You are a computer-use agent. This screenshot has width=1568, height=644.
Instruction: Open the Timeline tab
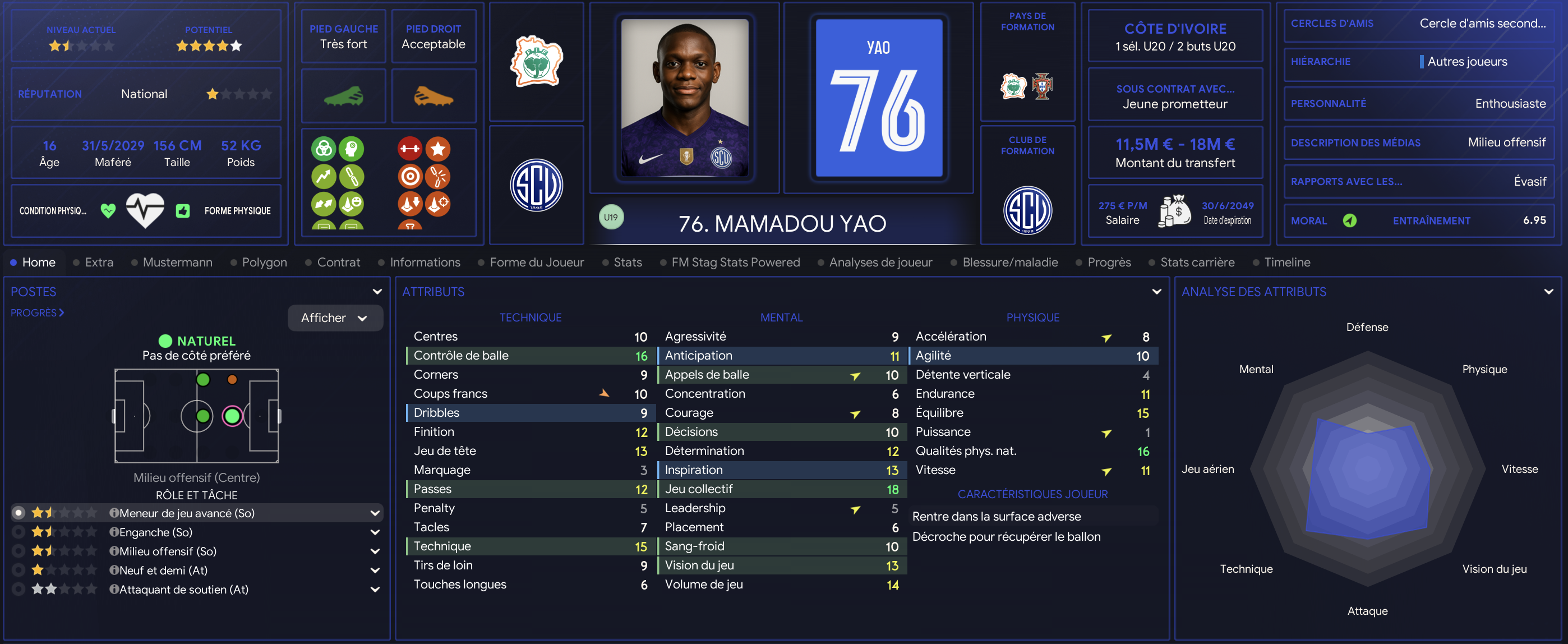coord(1287,263)
